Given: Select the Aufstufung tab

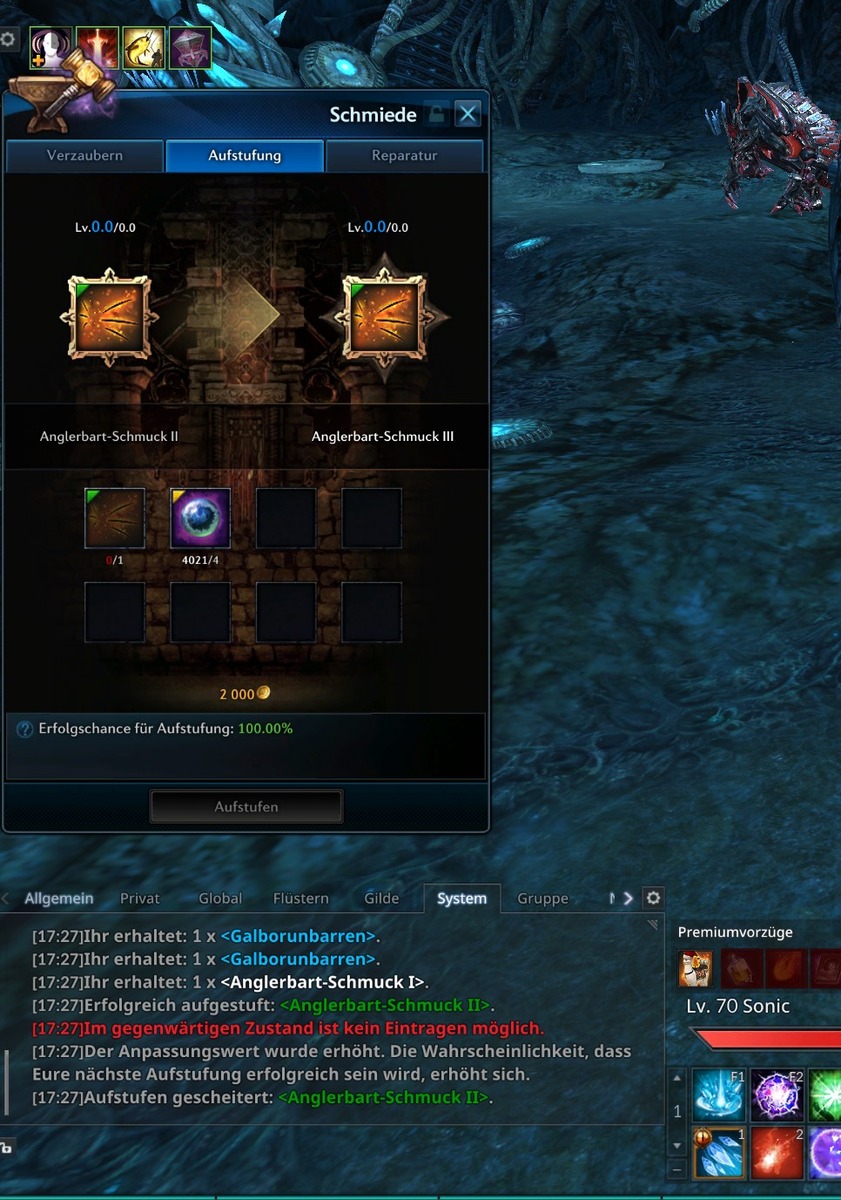Looking at the screenshot, I should coord(244,156).
